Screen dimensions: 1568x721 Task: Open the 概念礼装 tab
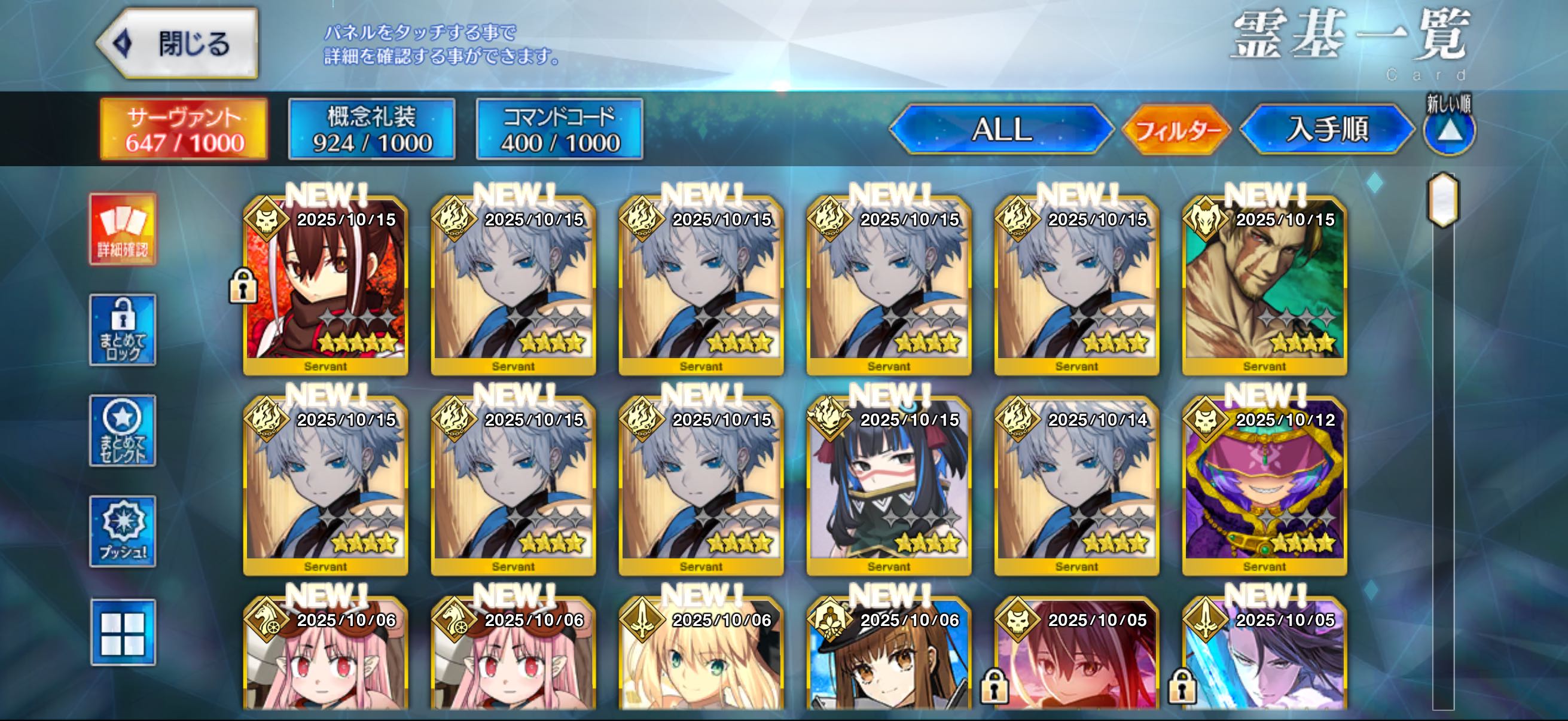[x=371, y=130]
